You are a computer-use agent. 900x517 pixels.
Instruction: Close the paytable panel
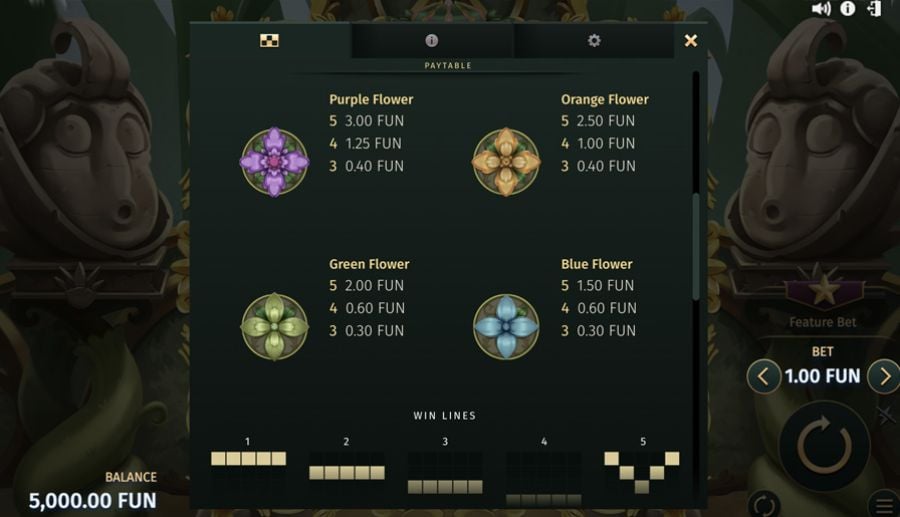690,41
